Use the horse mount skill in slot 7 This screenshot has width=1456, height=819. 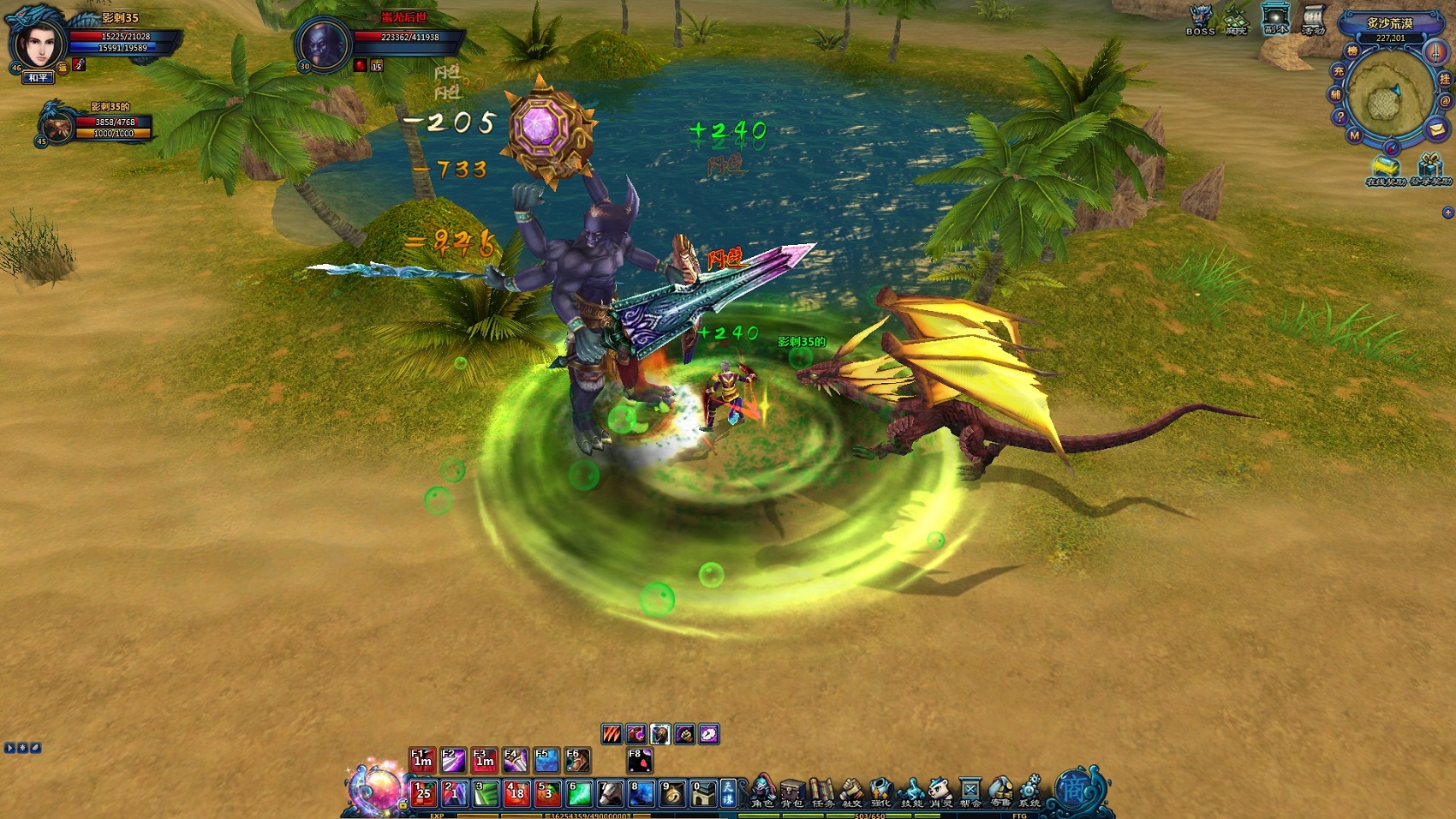610,793
